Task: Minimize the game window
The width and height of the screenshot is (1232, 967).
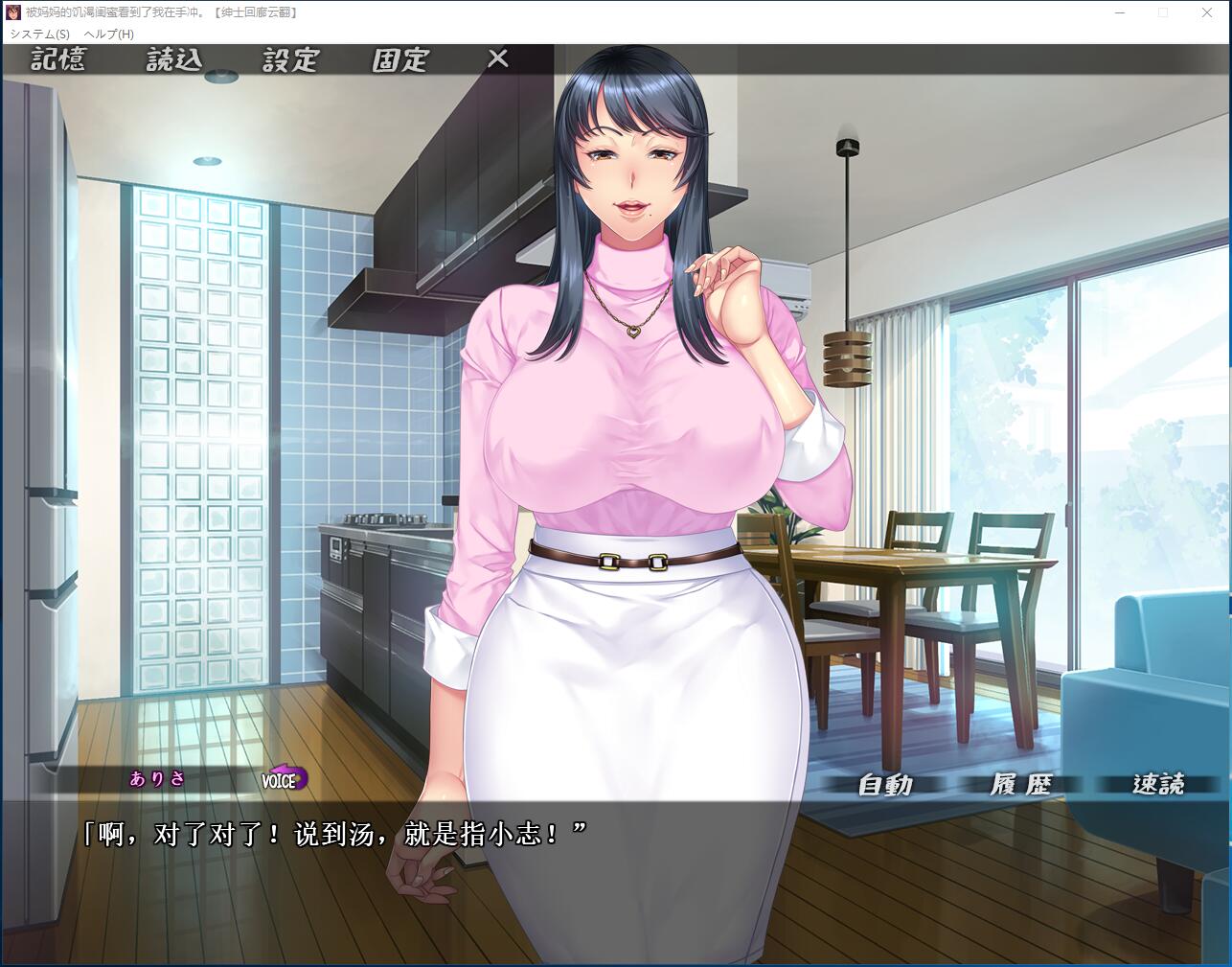Action: pos(1119,12)
